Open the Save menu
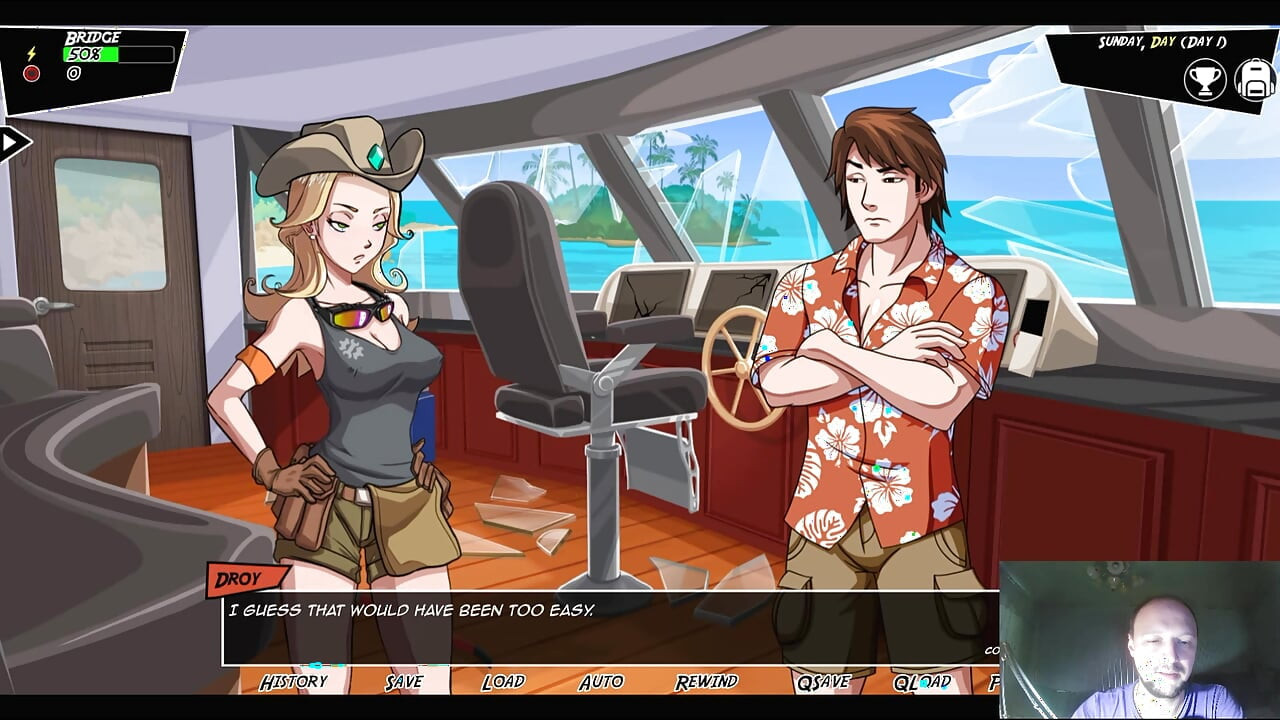The width and height of the screenshot is (1280, 720). point(404,682)
